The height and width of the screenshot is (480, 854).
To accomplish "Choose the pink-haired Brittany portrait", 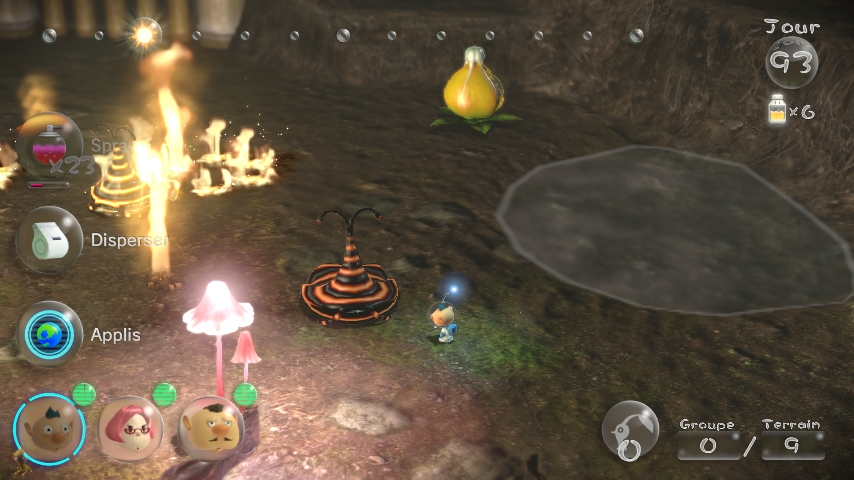I will pos(130,427).
